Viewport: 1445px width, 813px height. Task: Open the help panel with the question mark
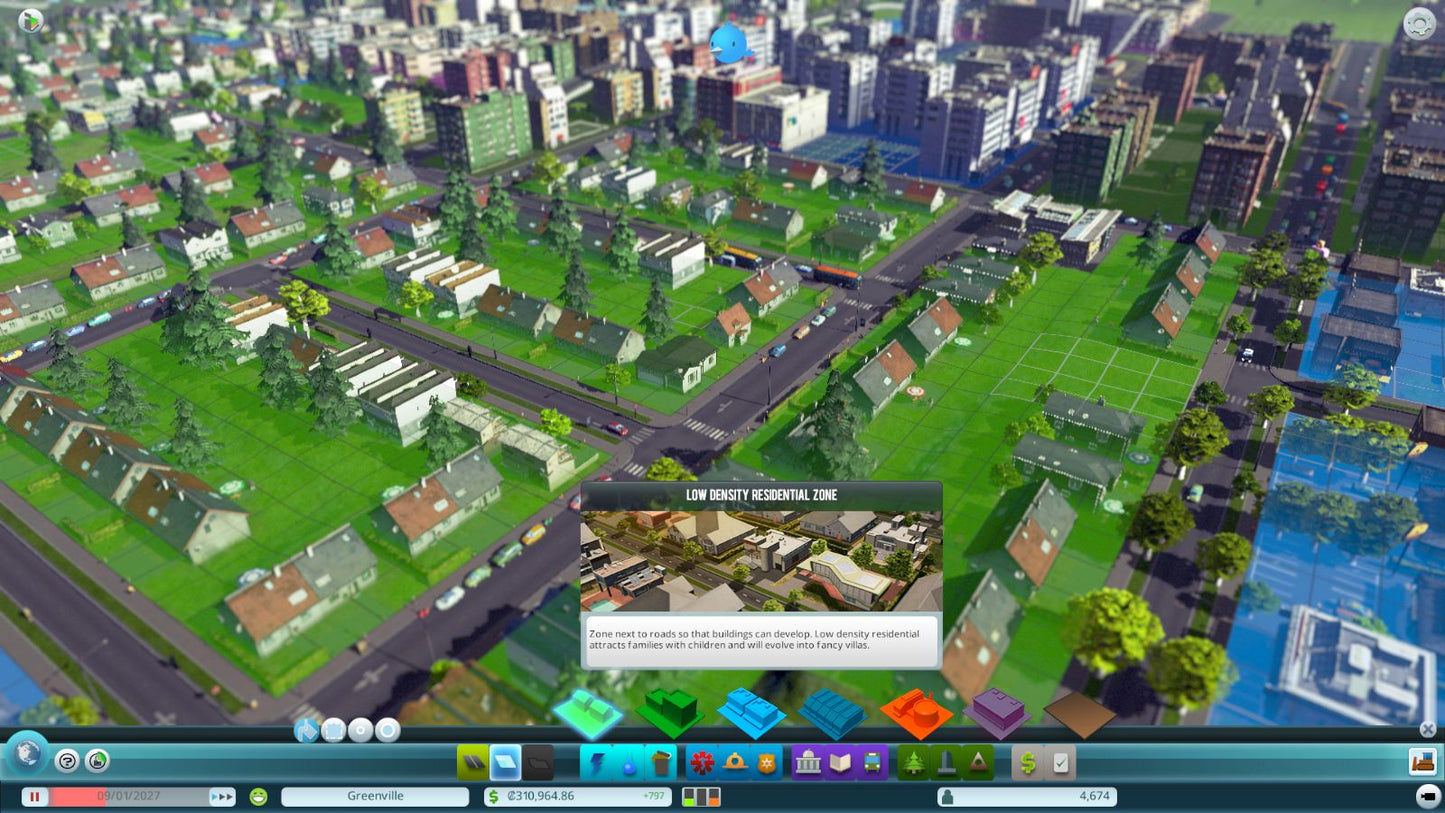pos(66,762)
